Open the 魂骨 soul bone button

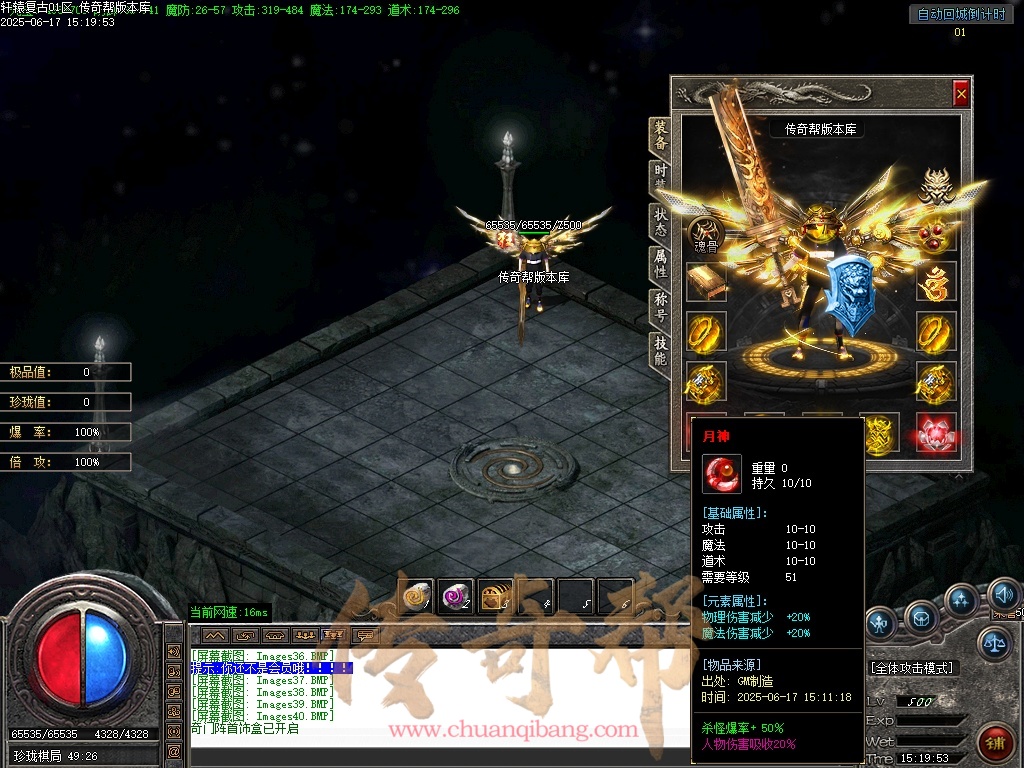706,236
